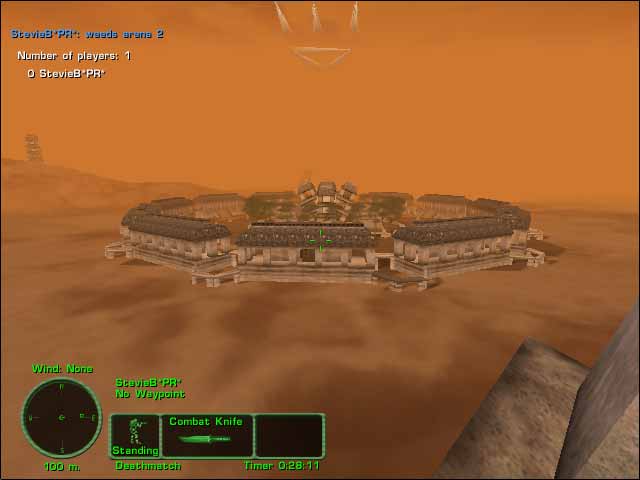Click the circular radar compass

coord(61,417)
